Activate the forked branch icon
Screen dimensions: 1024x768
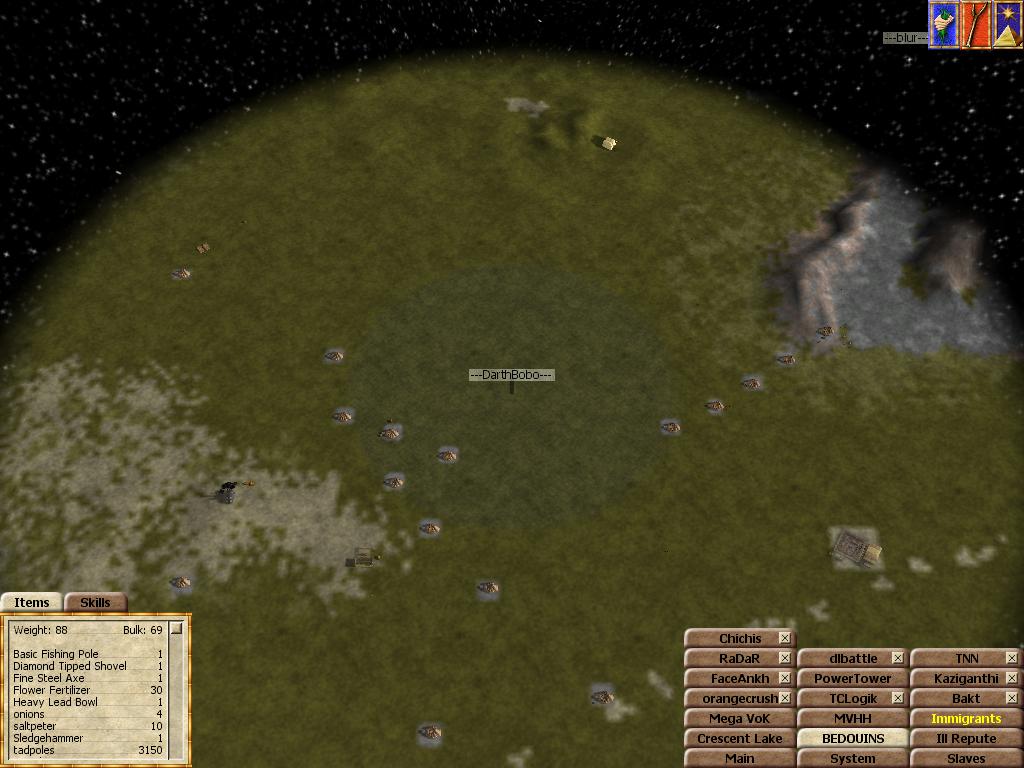(975, 25)
